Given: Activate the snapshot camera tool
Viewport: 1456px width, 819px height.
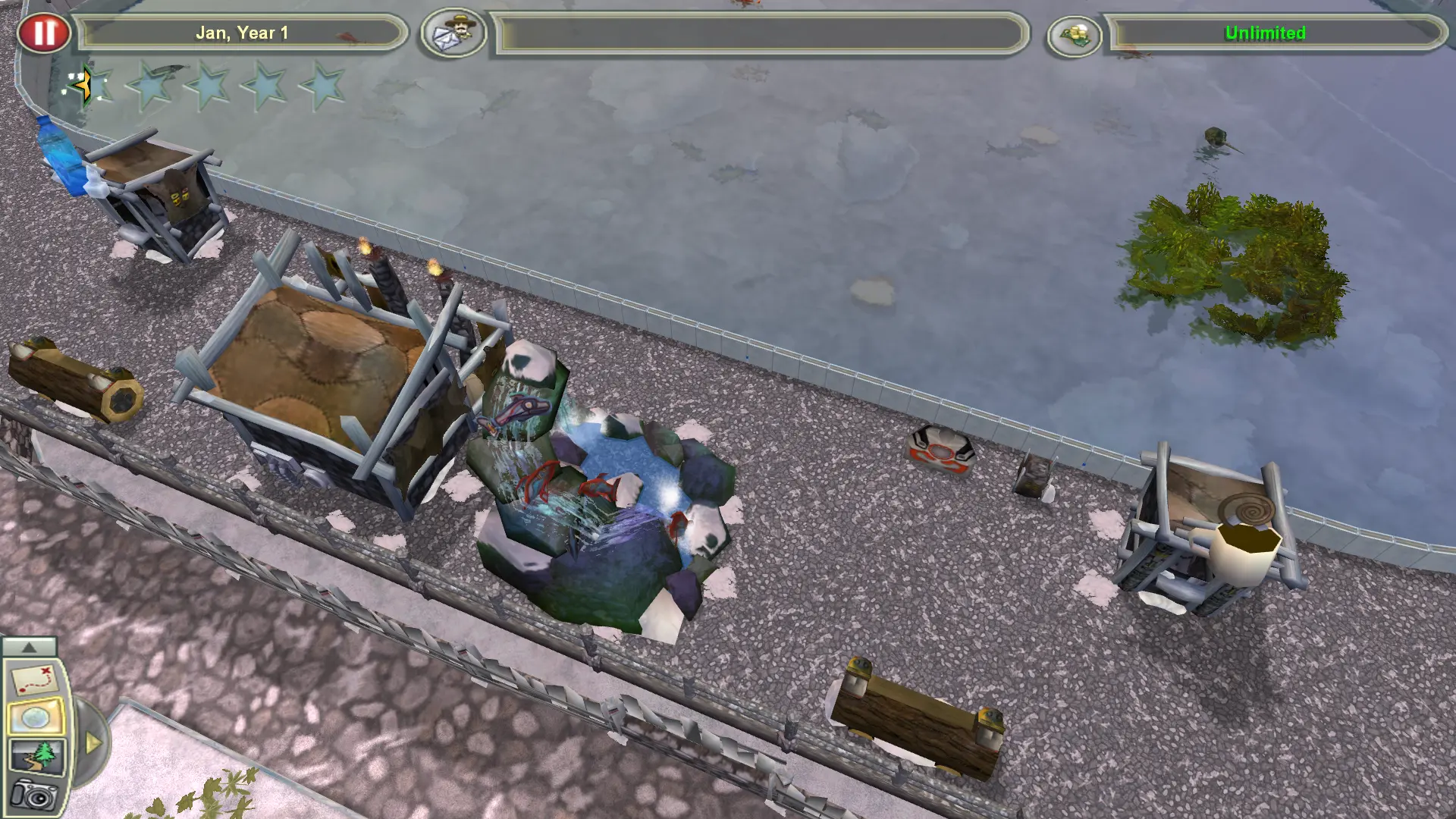Looking at the screenshot, I should 34,795.
